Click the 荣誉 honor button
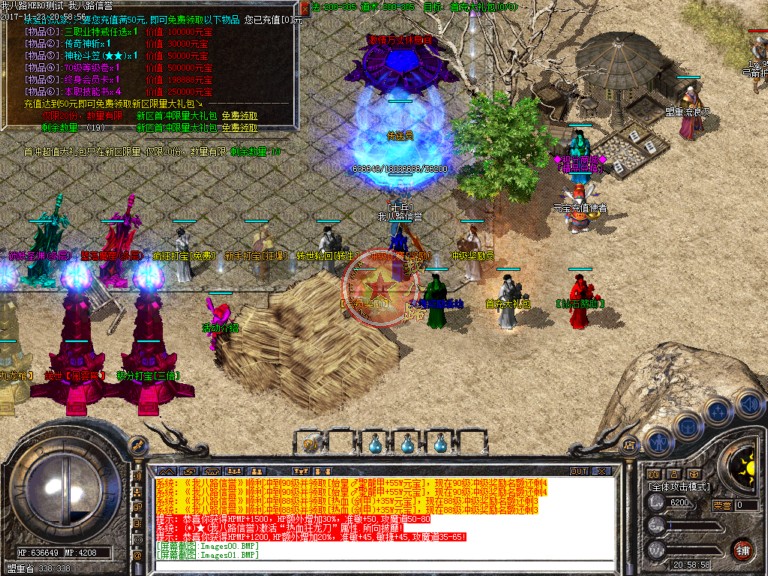768x576 pixels. pyautogui.click(x=722, y=506)
